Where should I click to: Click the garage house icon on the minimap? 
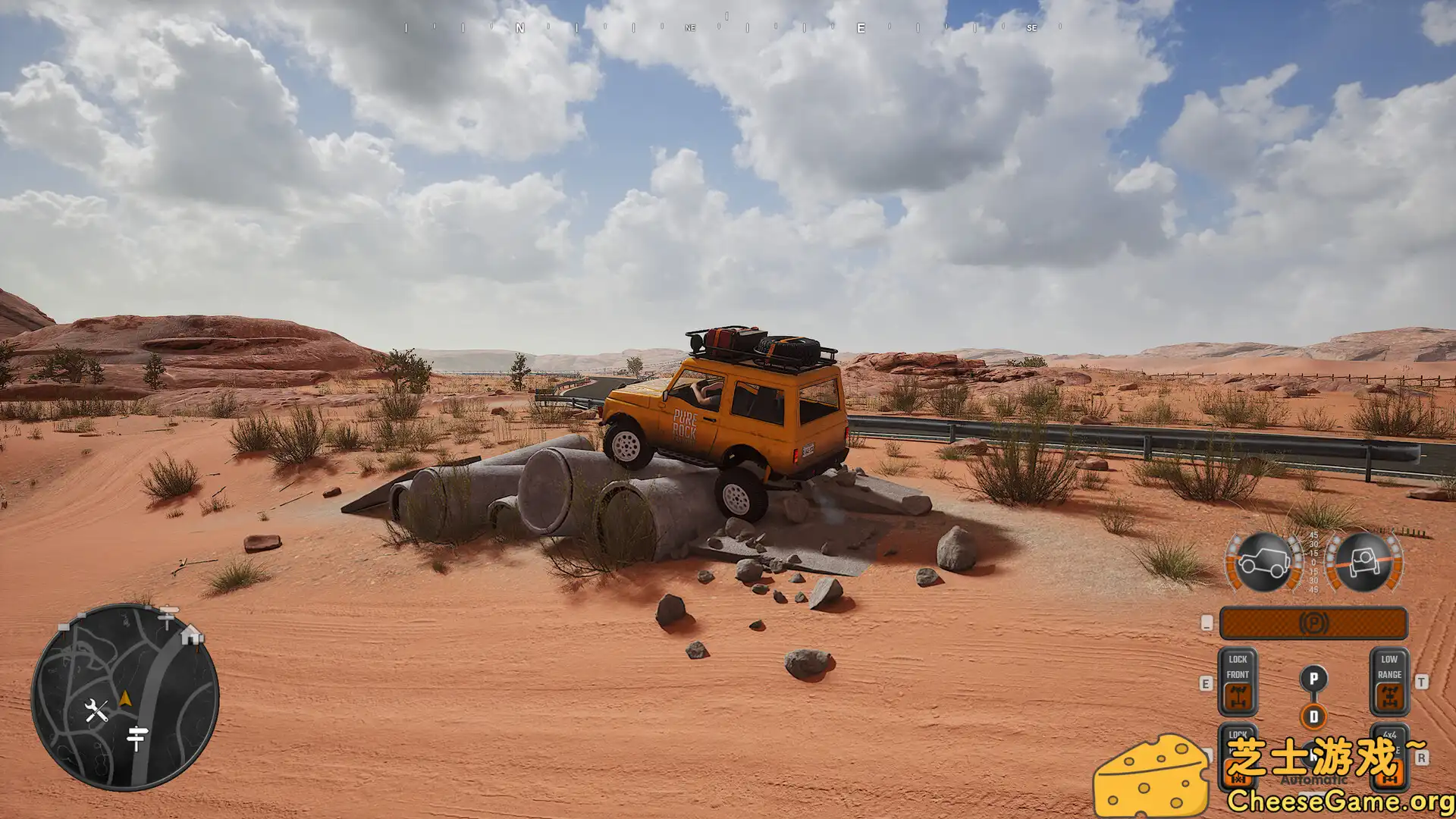[190, 637]
